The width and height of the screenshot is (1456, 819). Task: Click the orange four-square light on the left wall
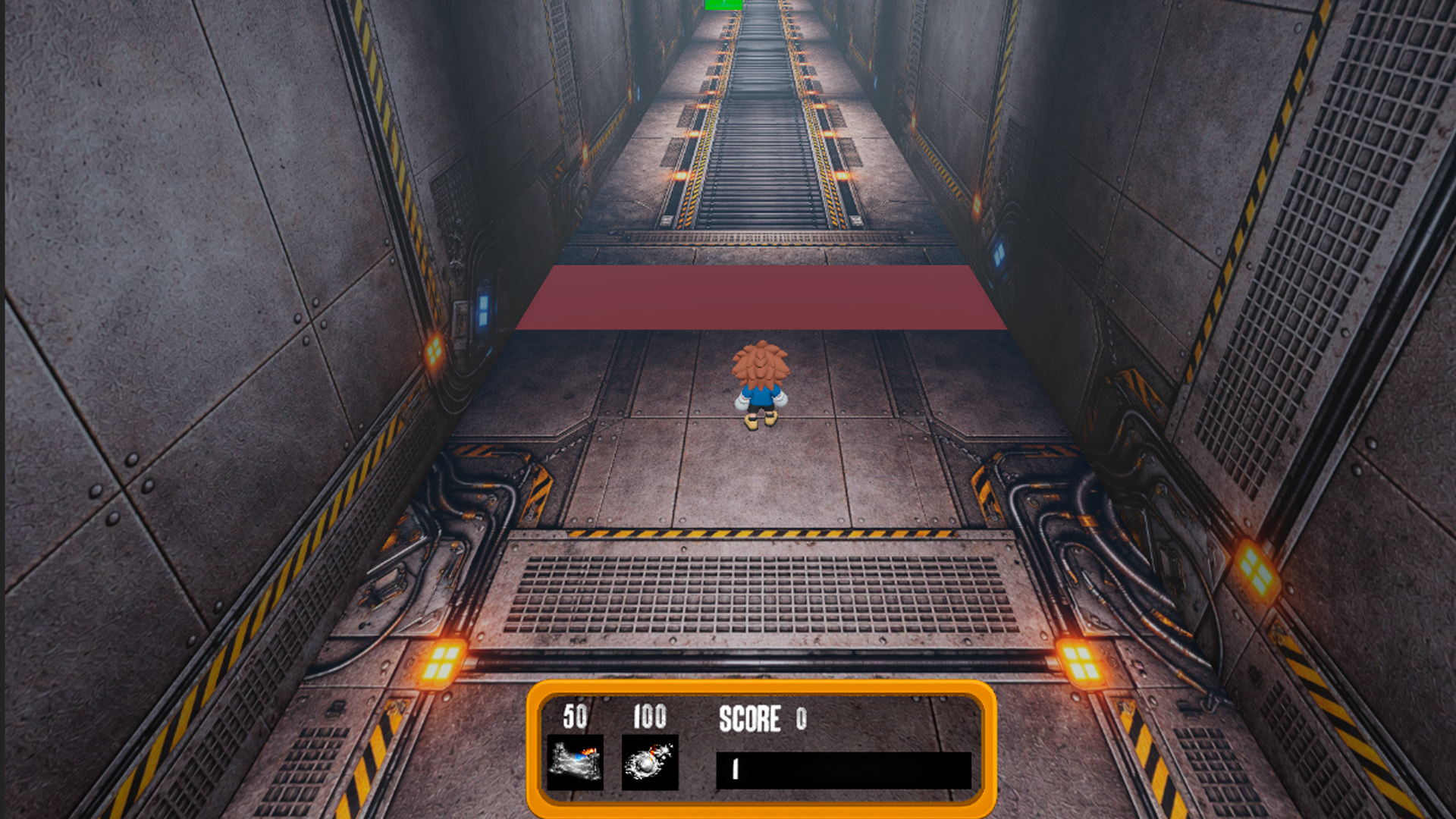(436, 350)
